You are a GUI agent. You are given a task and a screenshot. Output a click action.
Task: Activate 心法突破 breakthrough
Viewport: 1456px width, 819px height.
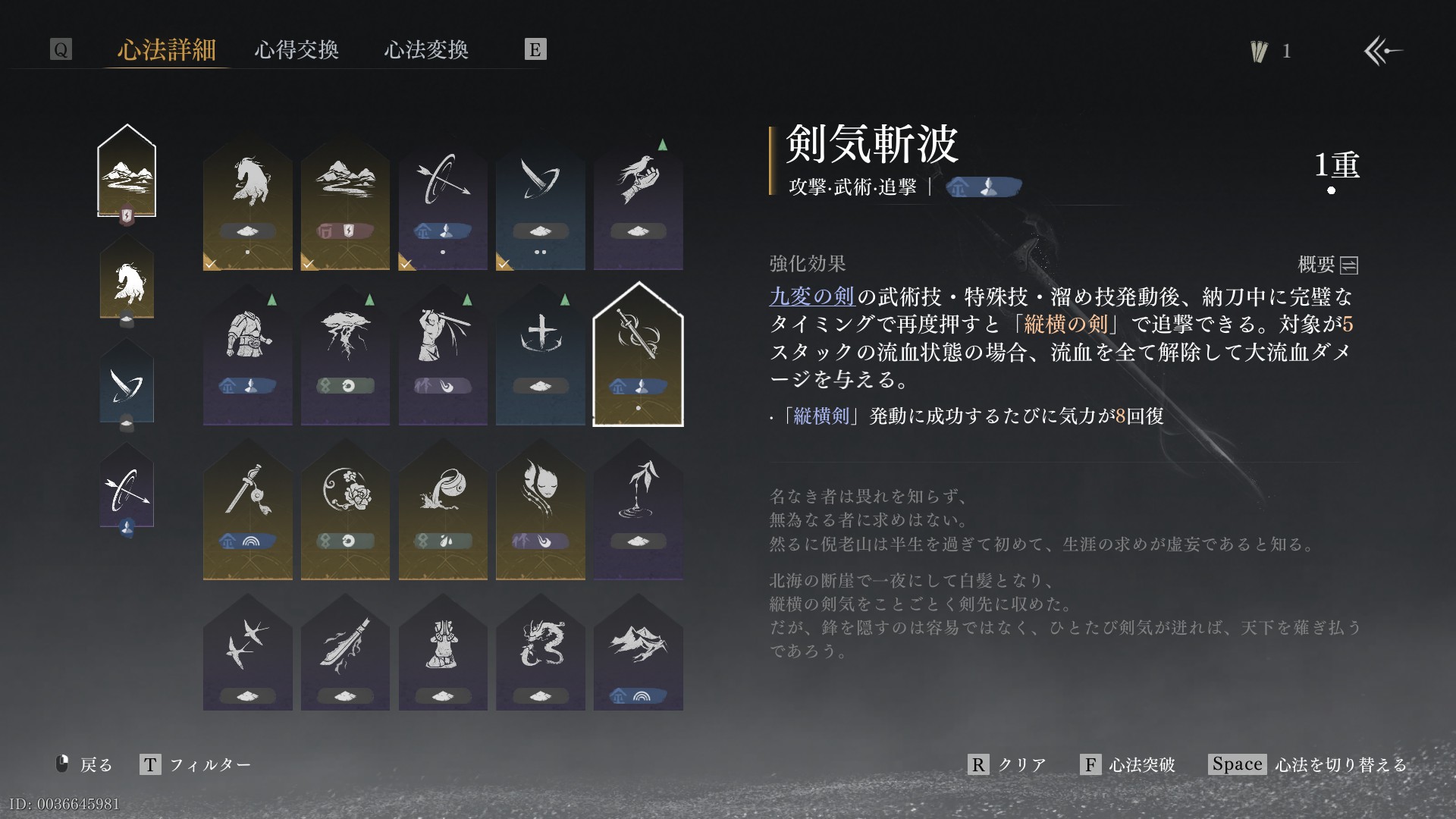(1128, 764)
